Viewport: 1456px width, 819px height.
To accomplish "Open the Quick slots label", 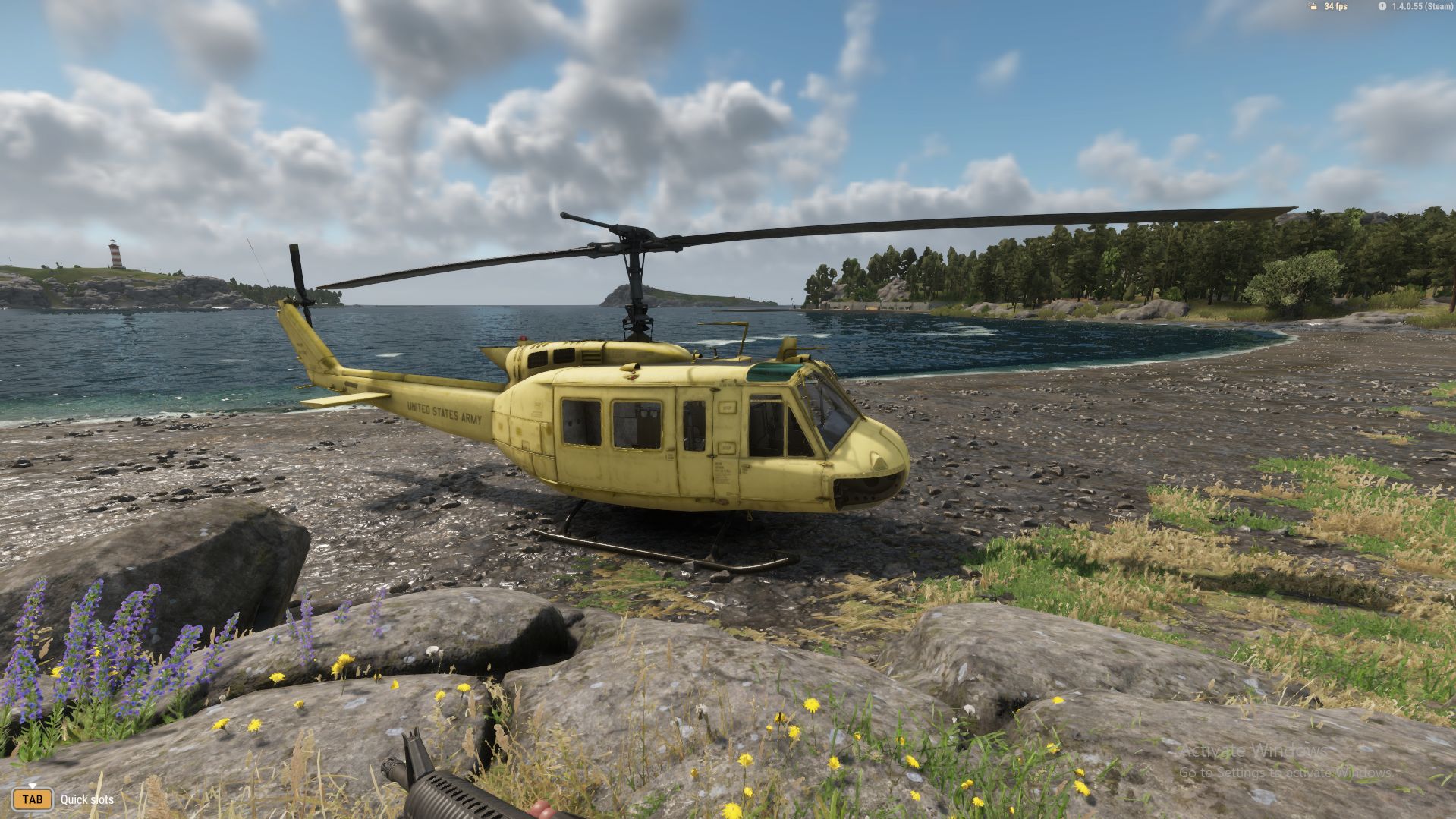I will click(86, 800).
